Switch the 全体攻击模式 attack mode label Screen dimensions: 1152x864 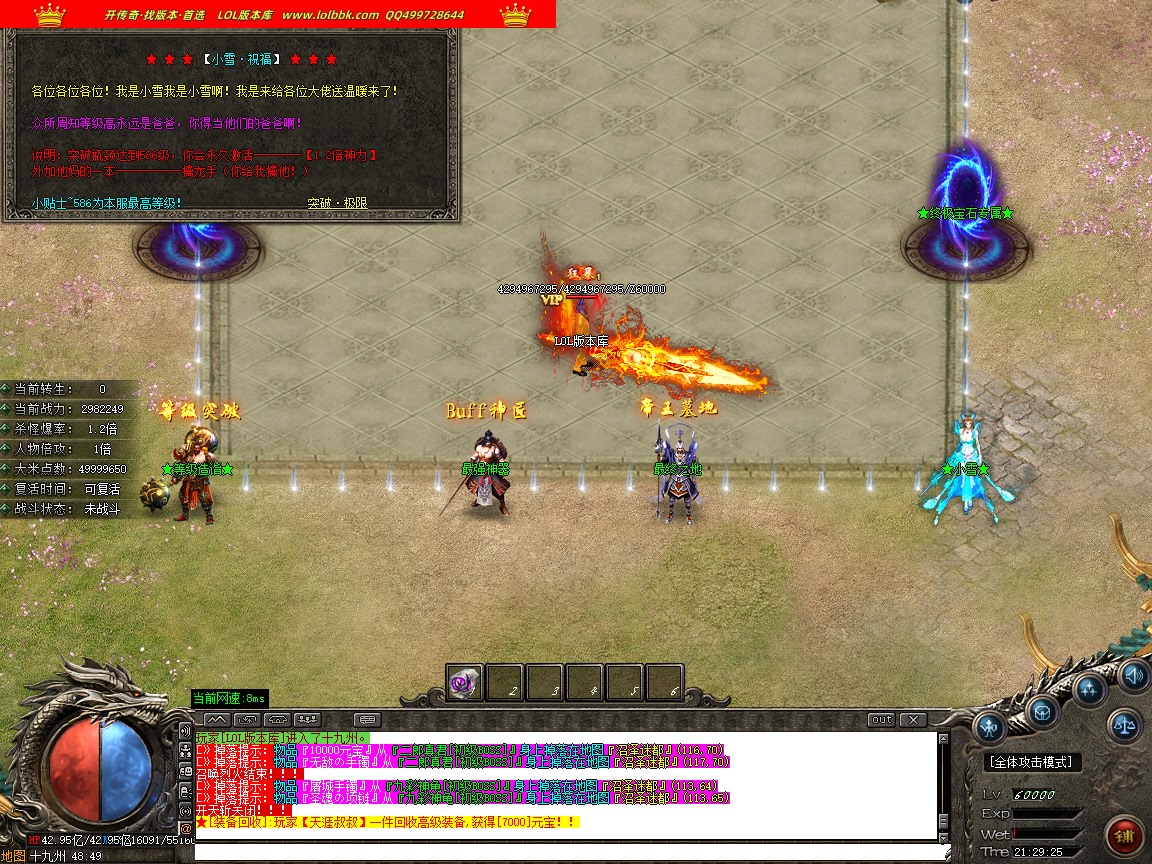pyautogui.click(x=1030, y=762)
